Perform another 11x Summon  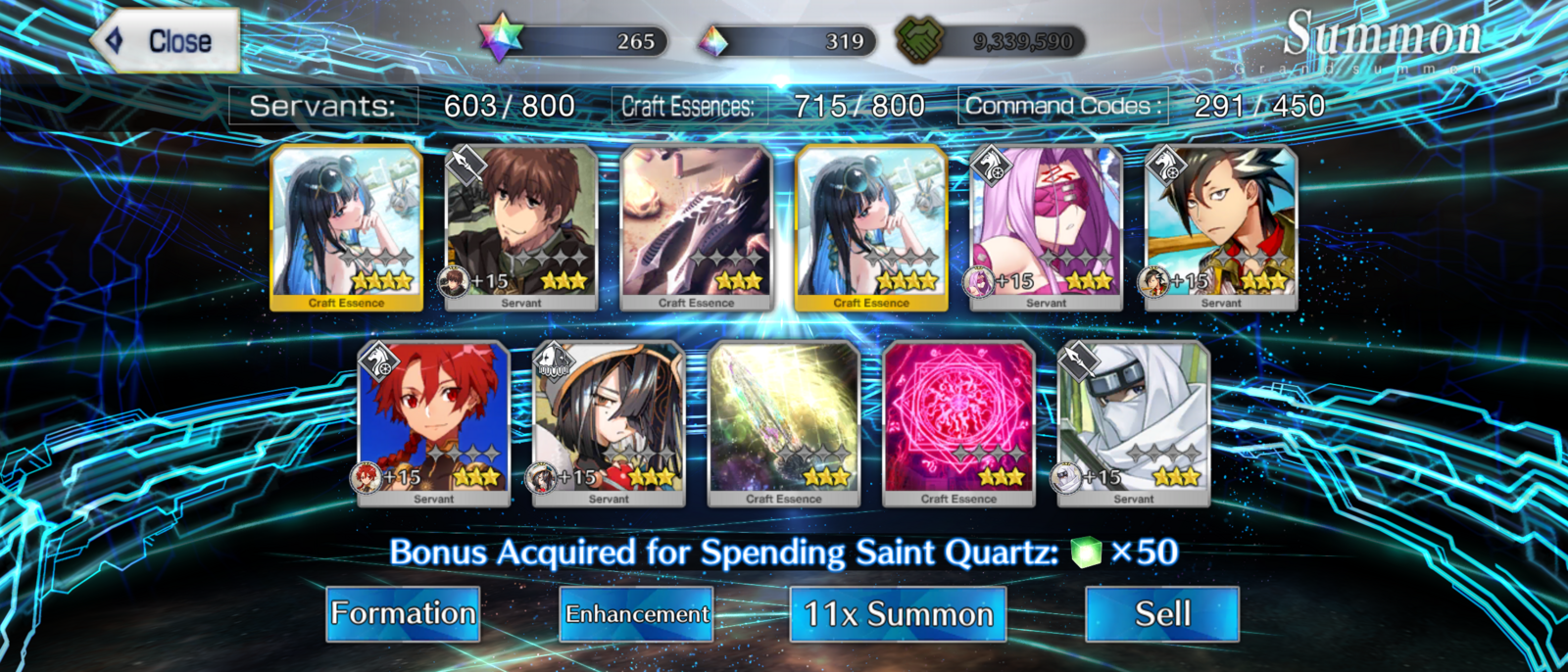(x=898, y=614)
